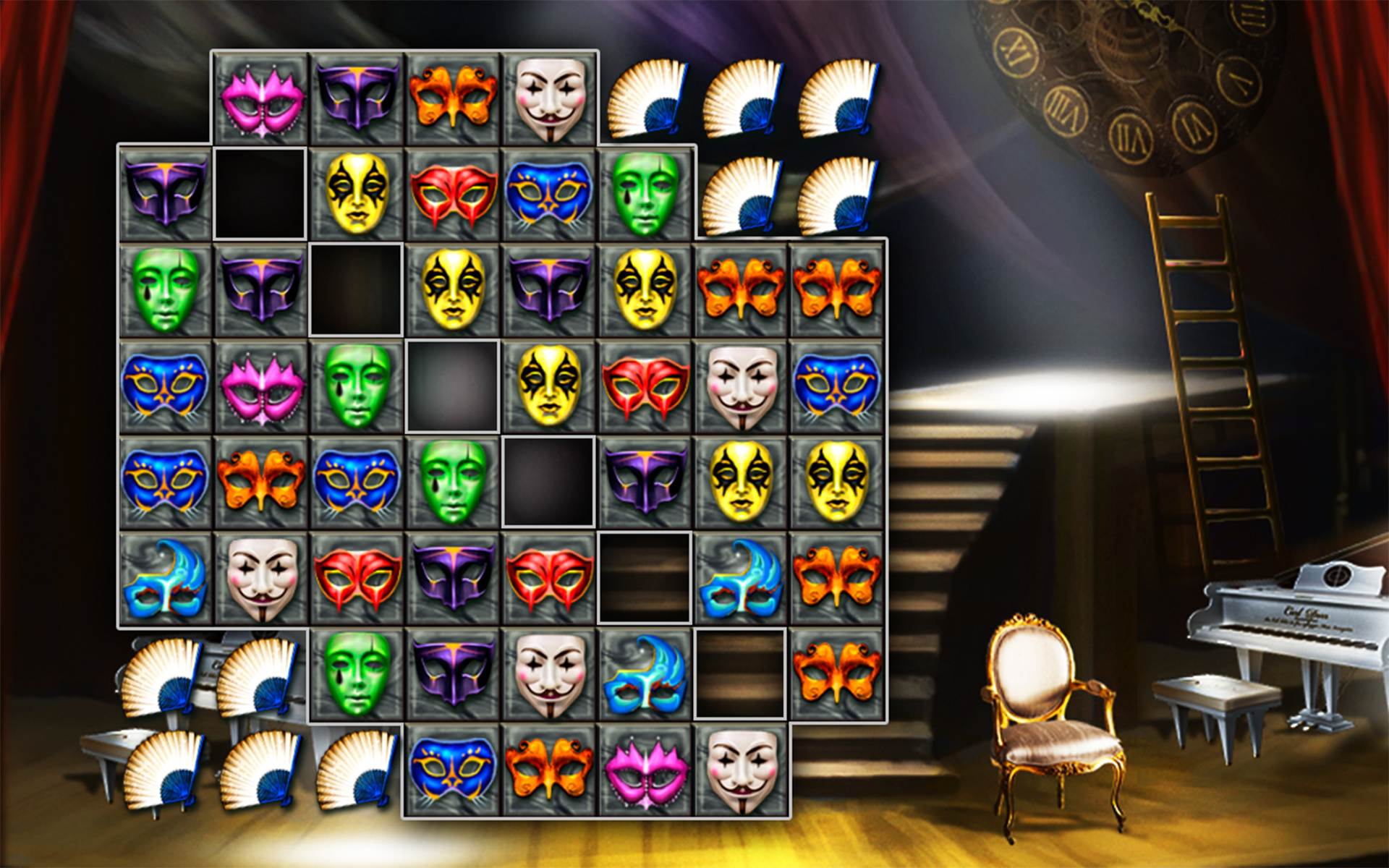Select the orange butterfly mask on the right side

(x=843, y=289)
